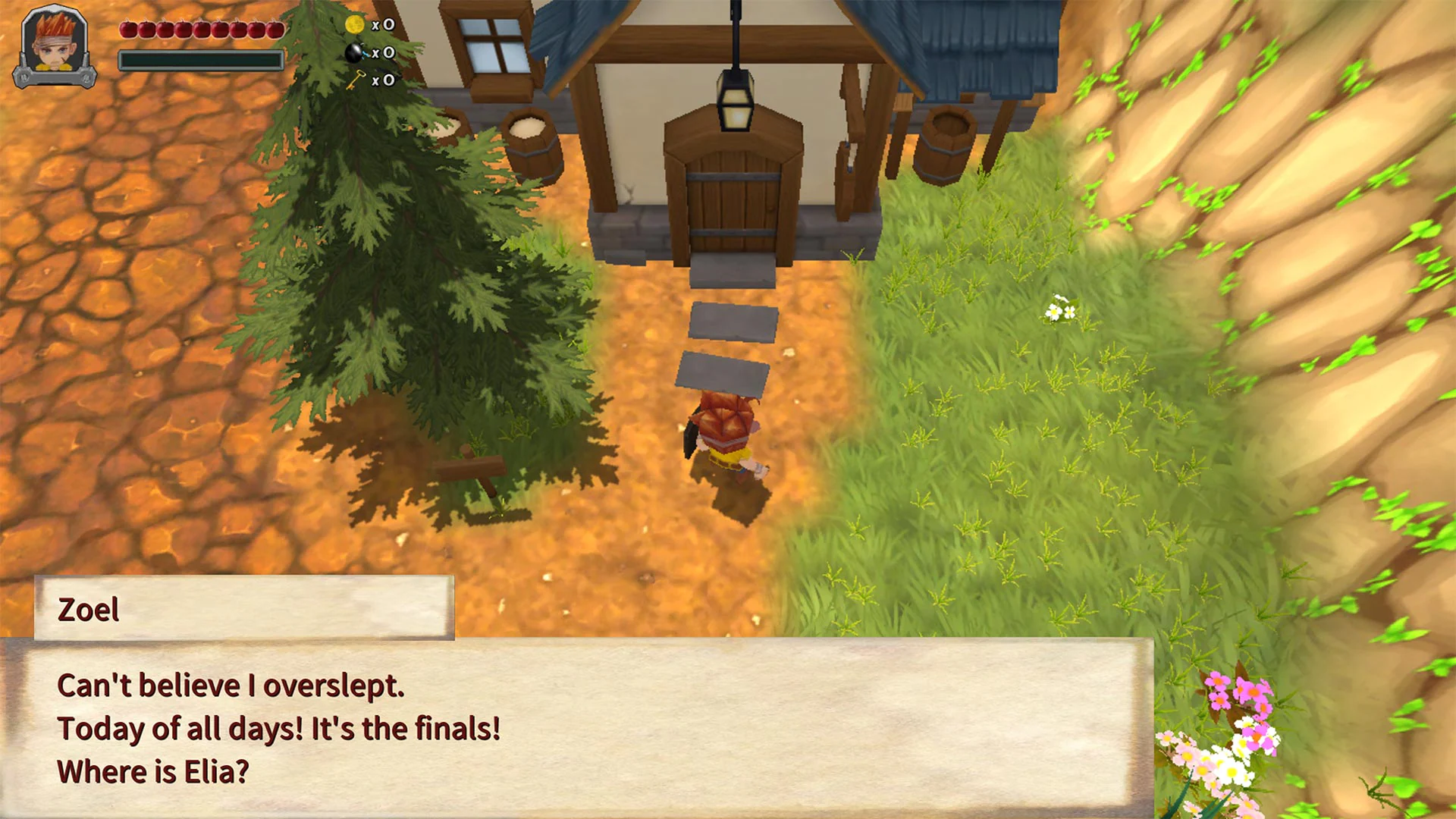Click Zoel's character portrait
Image resolution: width=1456 pixels, height=819 pixels.
point(55,44)
